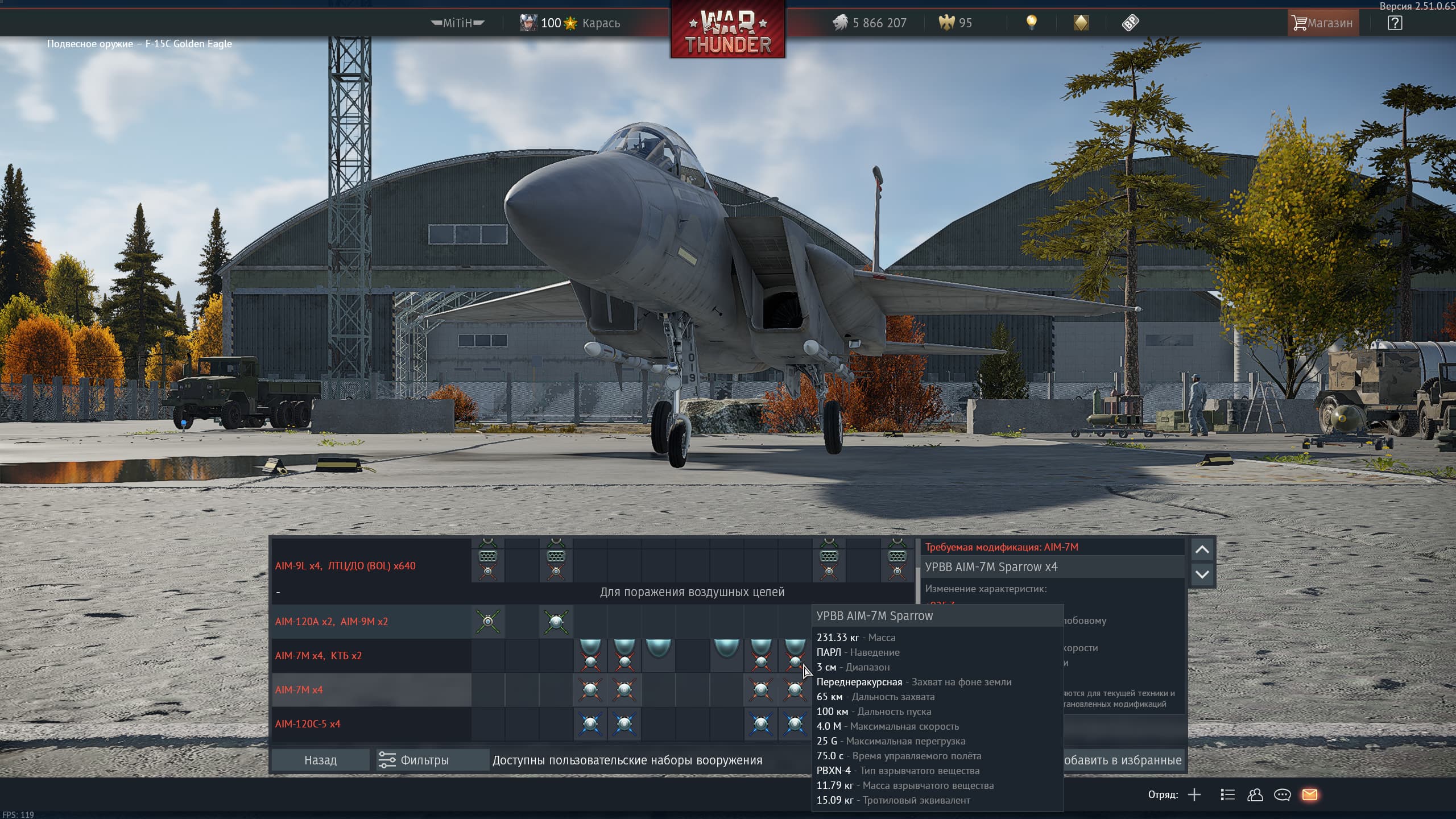This screenshot has height=819, width=1456.
Task: Choose the AIM-120A x2, AIM-9M x2 preset
Action: 332,622
